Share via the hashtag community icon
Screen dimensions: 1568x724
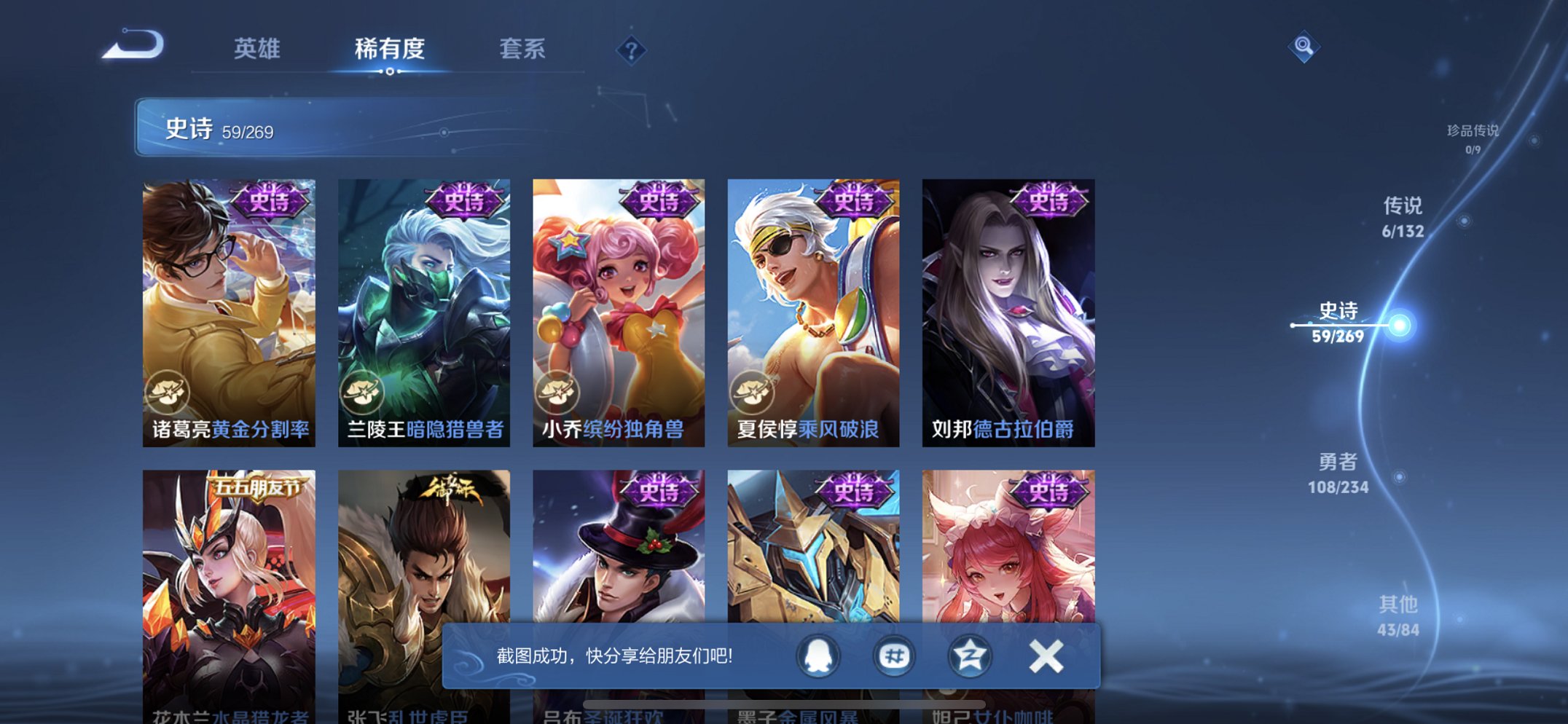893,656
